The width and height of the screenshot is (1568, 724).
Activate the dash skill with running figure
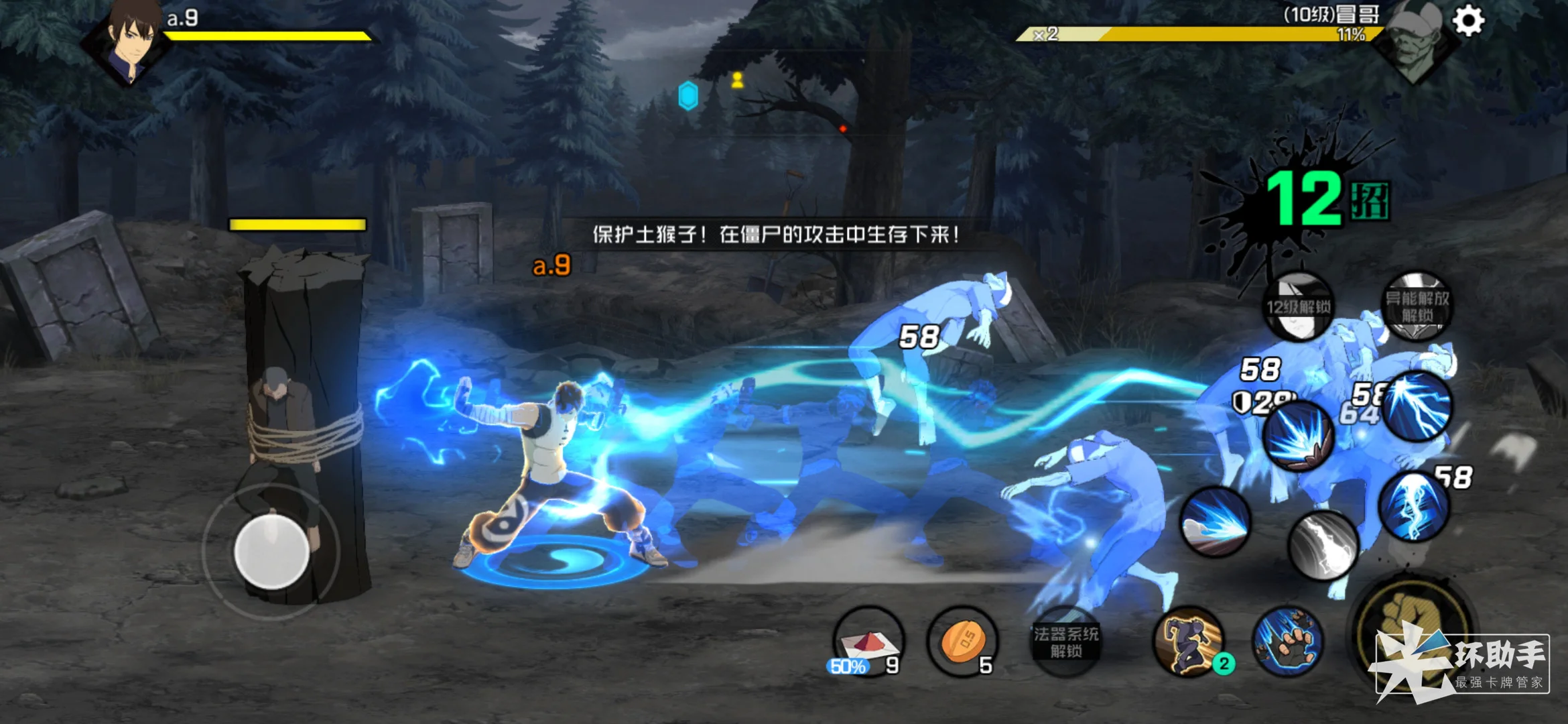(1189, 641)
